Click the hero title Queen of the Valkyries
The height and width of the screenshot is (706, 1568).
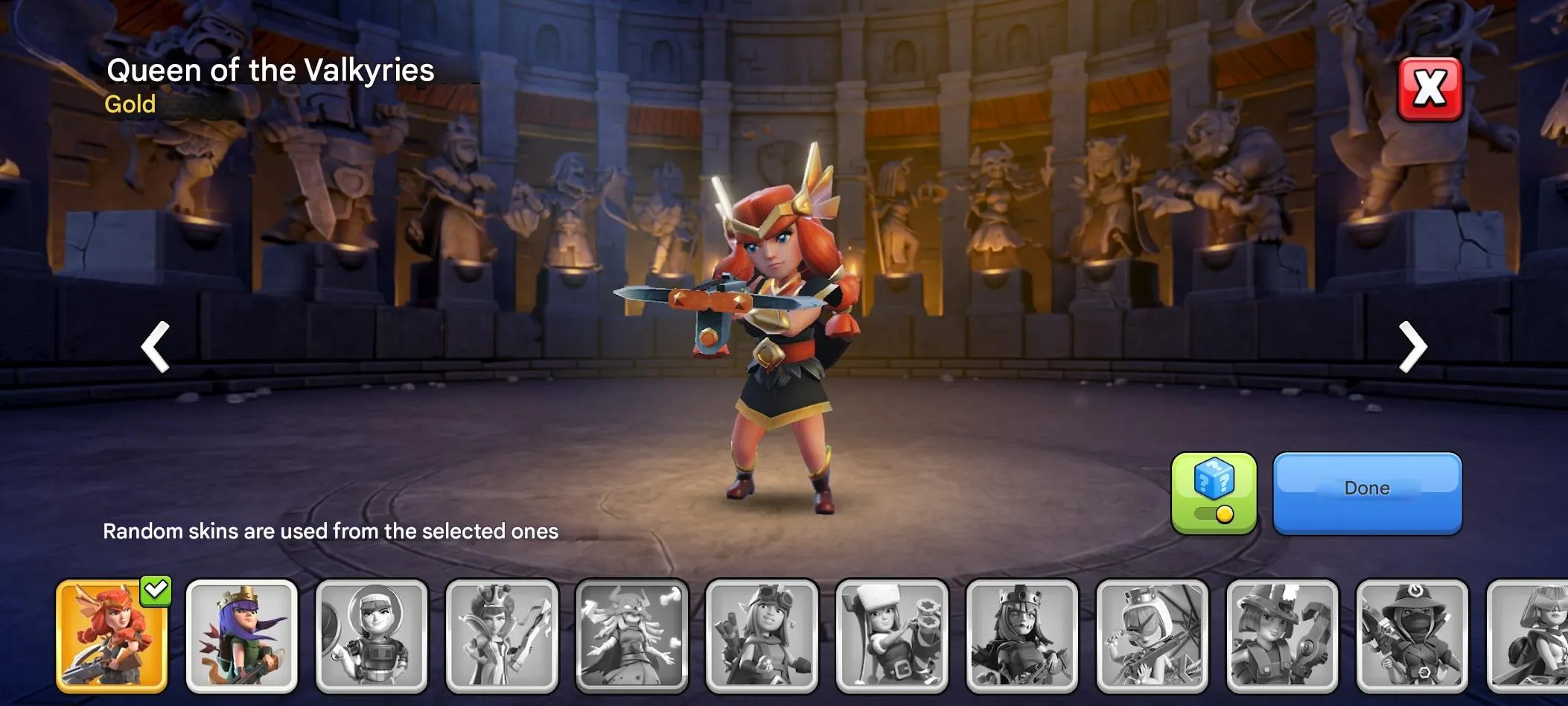tap(270, 71)
